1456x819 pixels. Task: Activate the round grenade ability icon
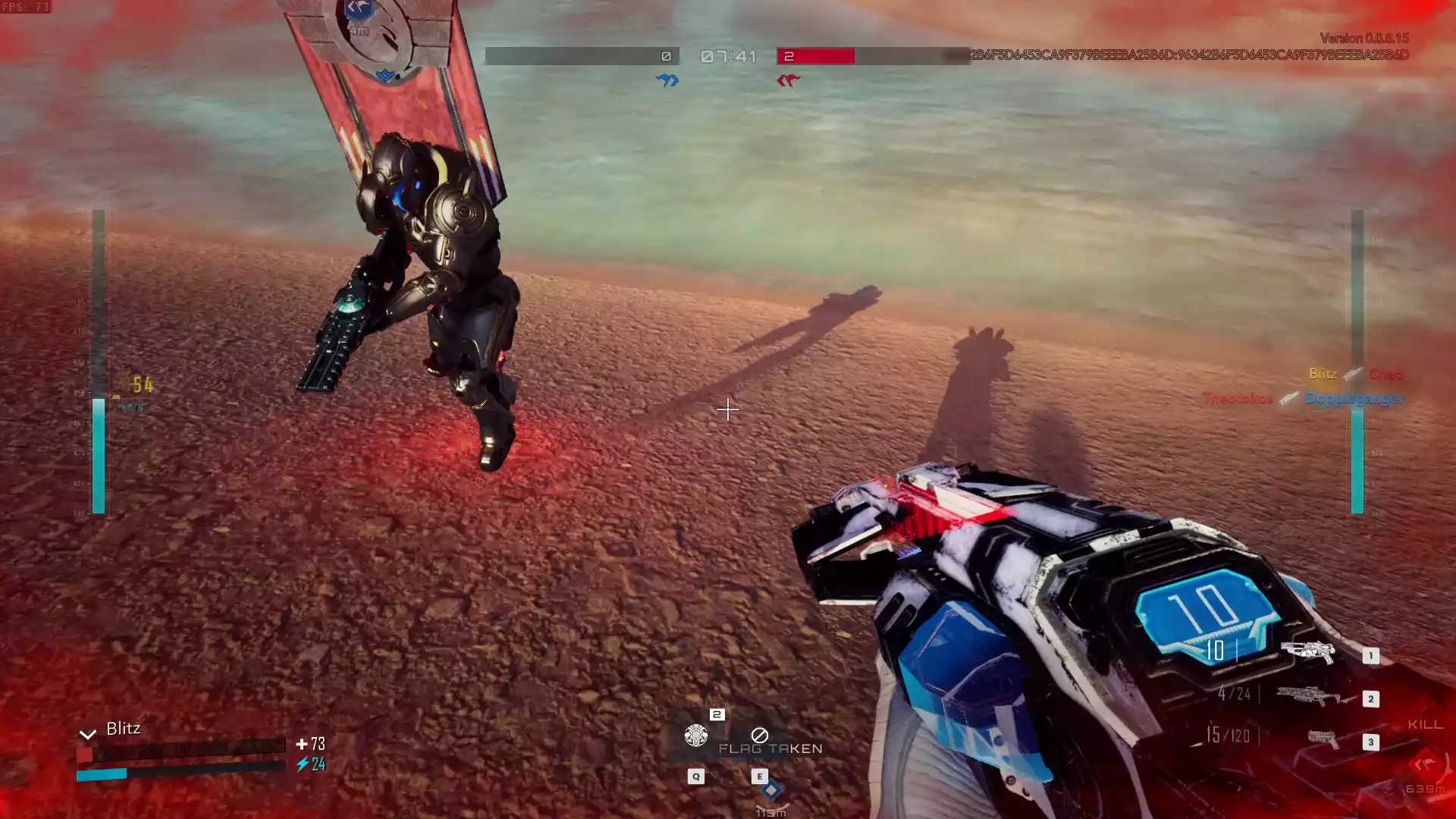click(x=695, y=735)
